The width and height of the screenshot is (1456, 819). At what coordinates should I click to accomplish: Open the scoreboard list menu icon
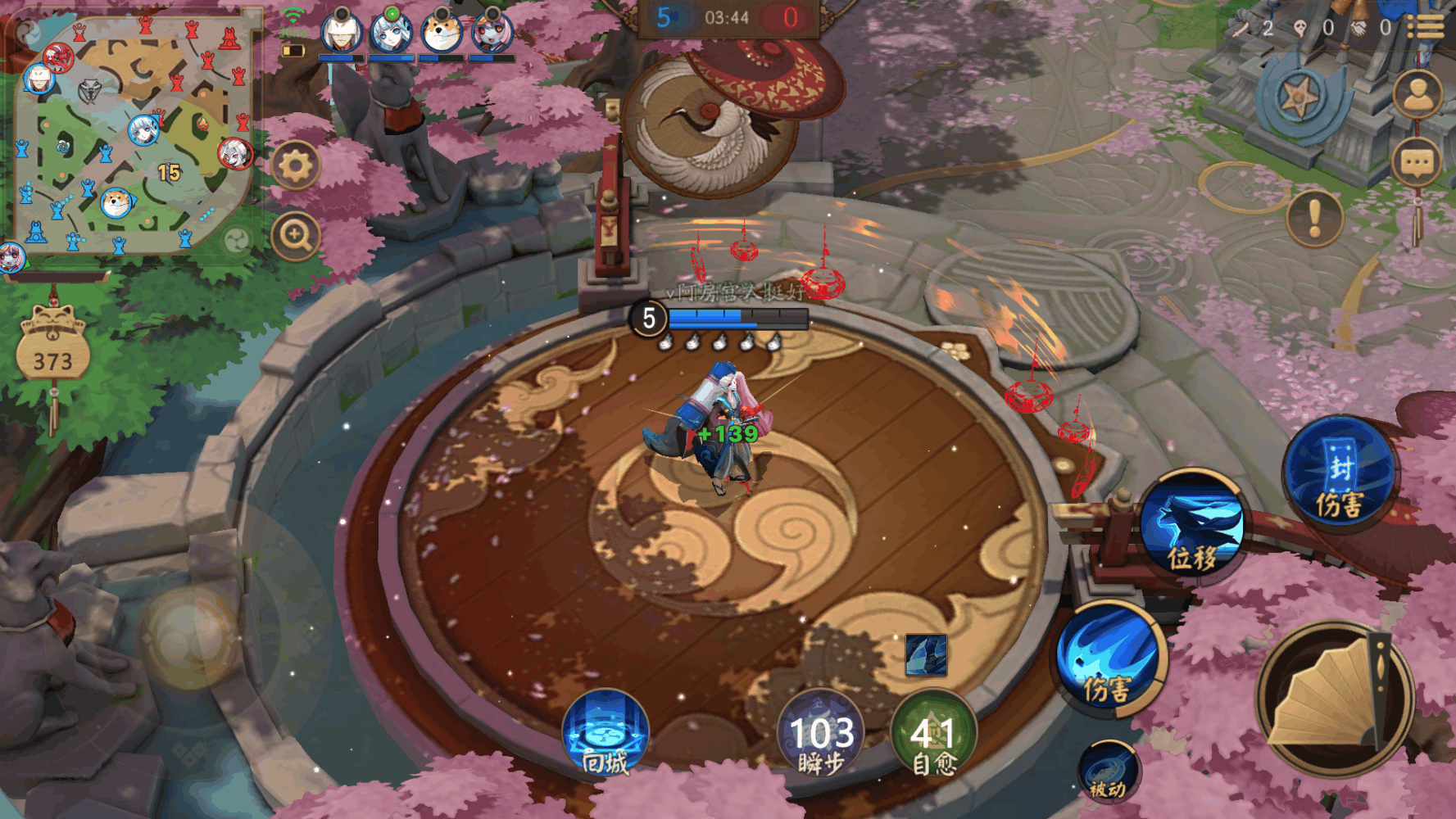click(x=1426, y=27)
